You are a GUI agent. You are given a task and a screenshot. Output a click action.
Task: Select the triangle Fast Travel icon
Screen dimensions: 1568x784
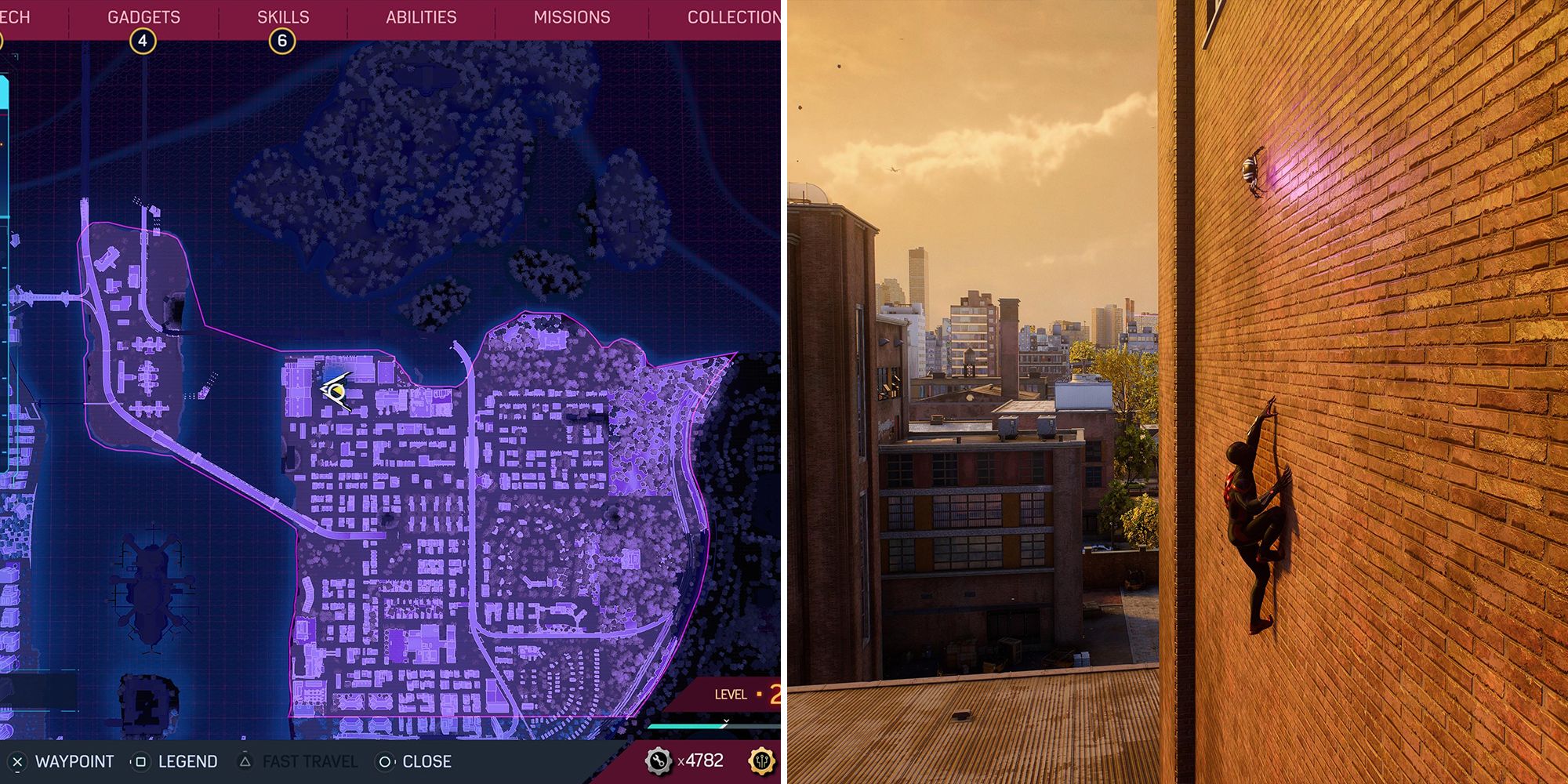pyautogui.click(x=245, y=760)
